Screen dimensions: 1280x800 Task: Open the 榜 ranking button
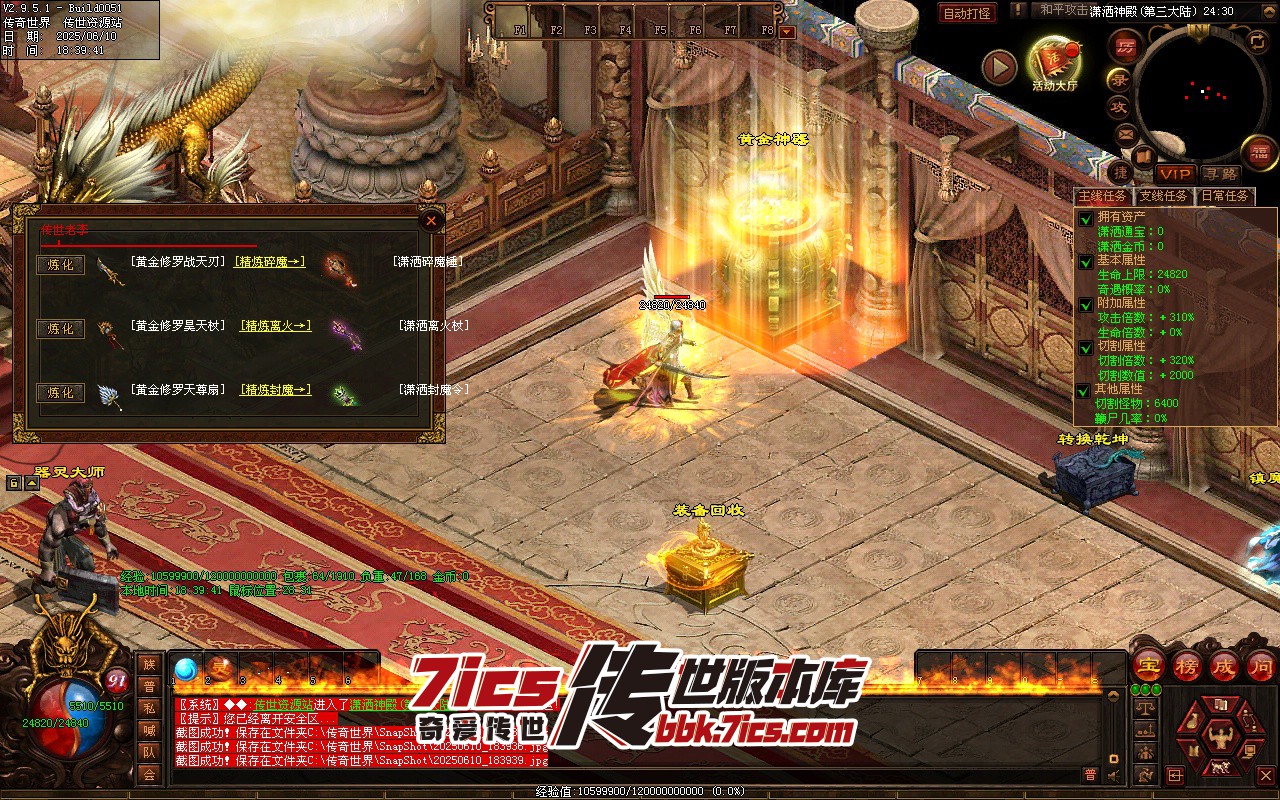point(1186,666)
